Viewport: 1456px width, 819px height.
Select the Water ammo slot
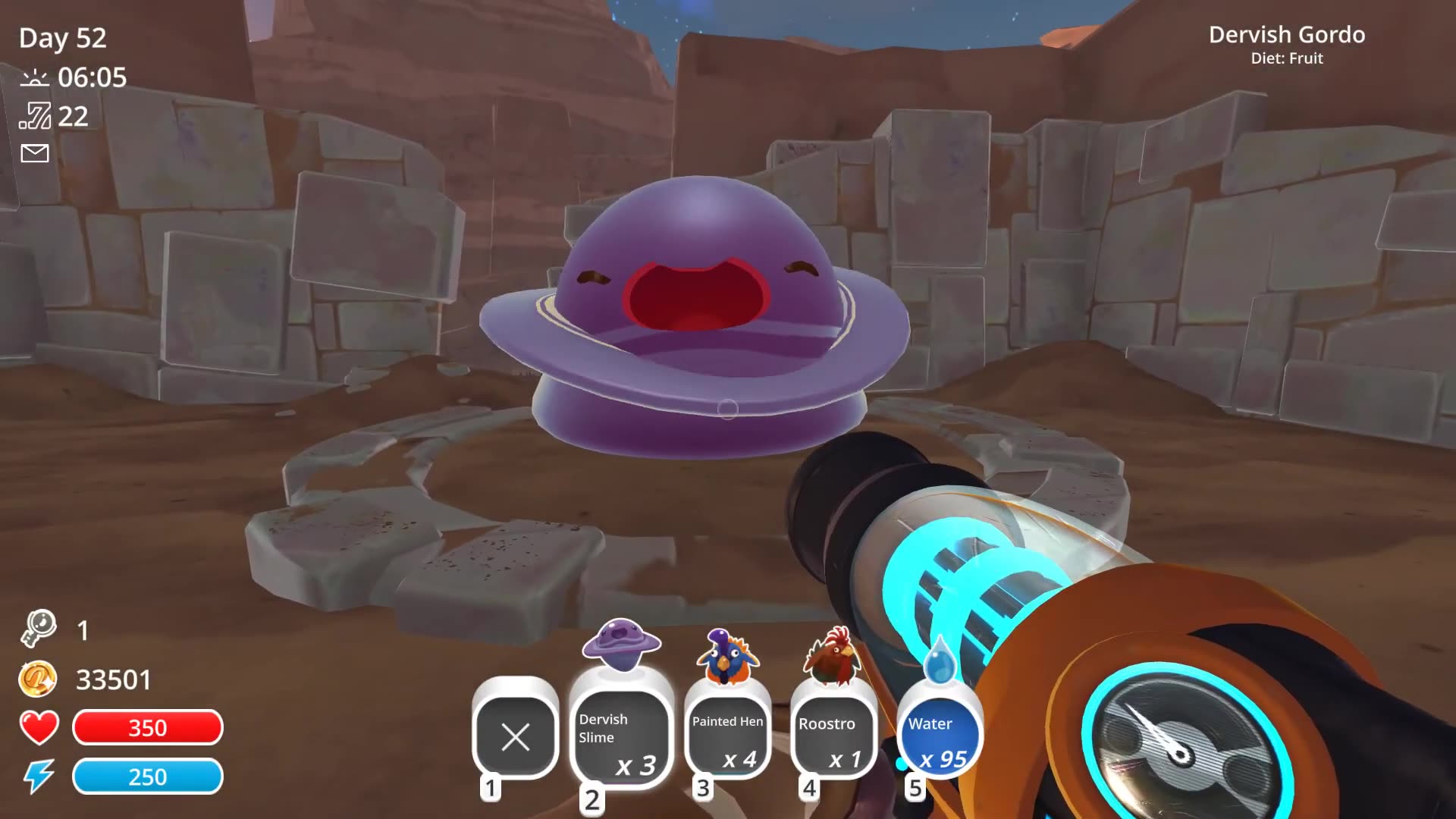[x=938, y=736]
